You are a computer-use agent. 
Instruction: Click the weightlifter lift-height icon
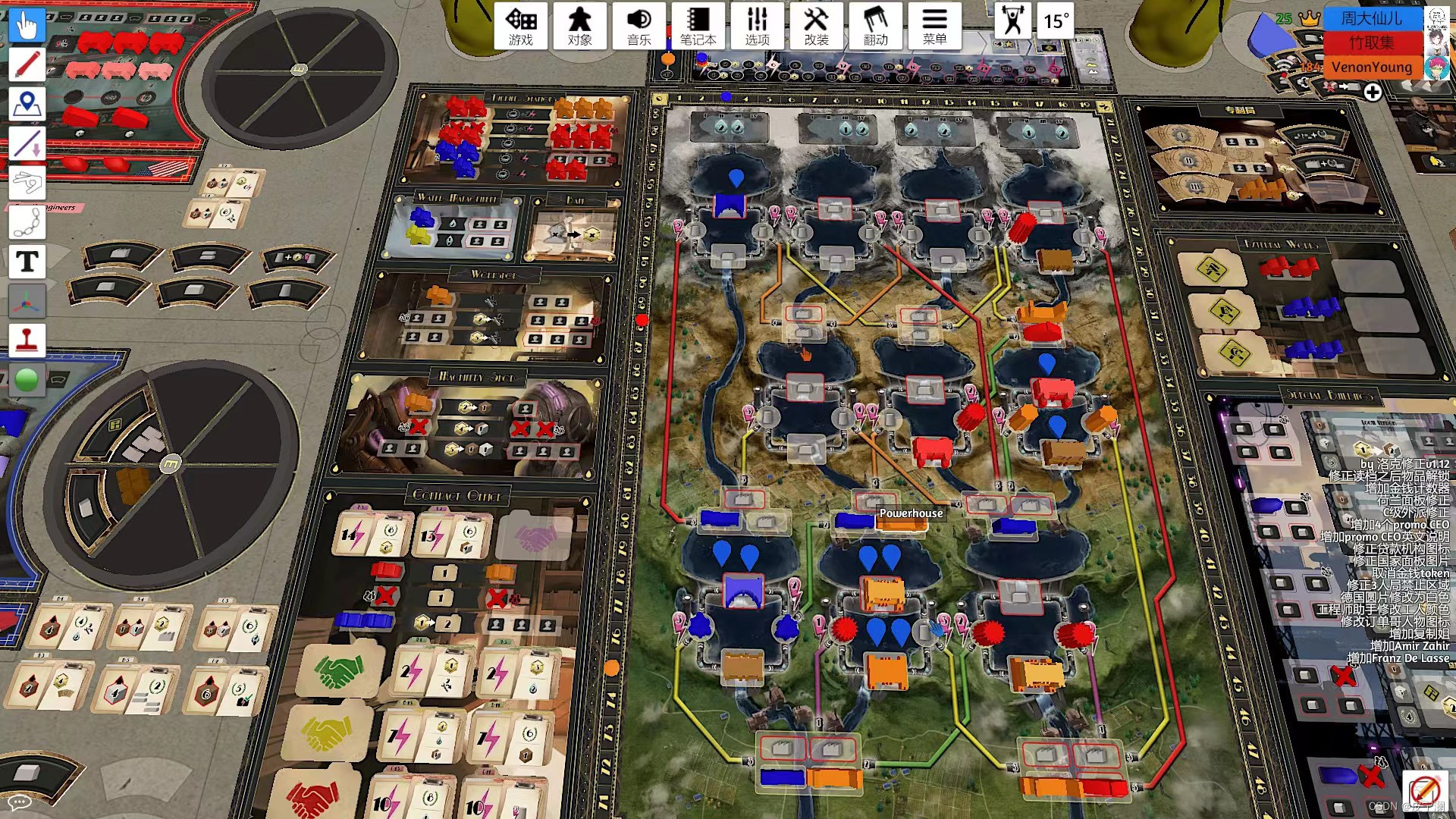[x=1012, y=20]
